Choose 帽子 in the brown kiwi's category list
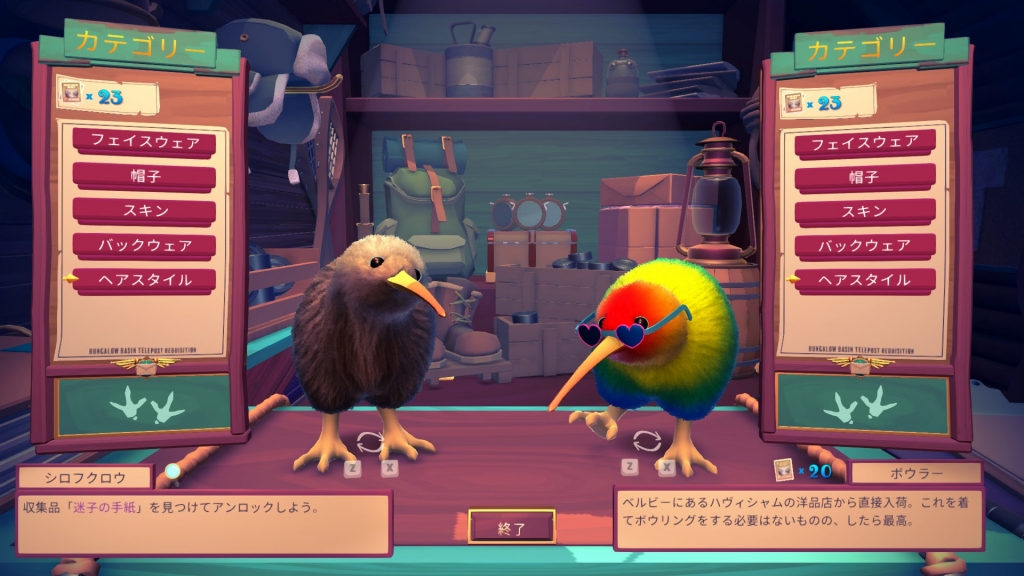Image resolution: width=1024 pixels, height=576 pixels. click(x=144, y=176)
